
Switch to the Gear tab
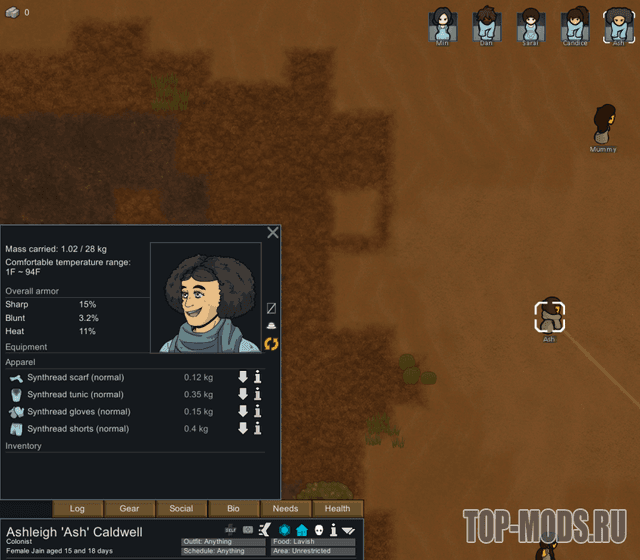click(129, 509)
